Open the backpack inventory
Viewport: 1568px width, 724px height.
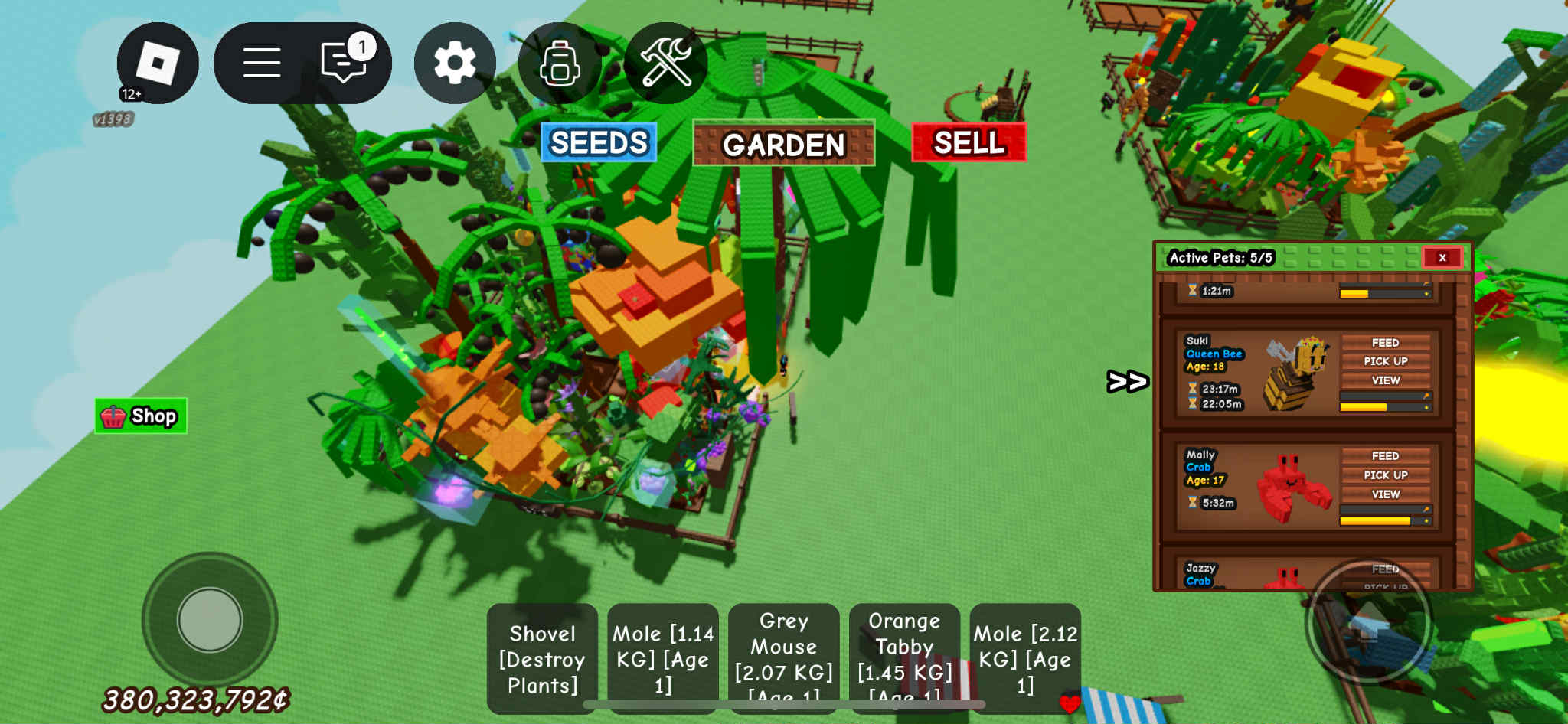[x=560, y=63]
